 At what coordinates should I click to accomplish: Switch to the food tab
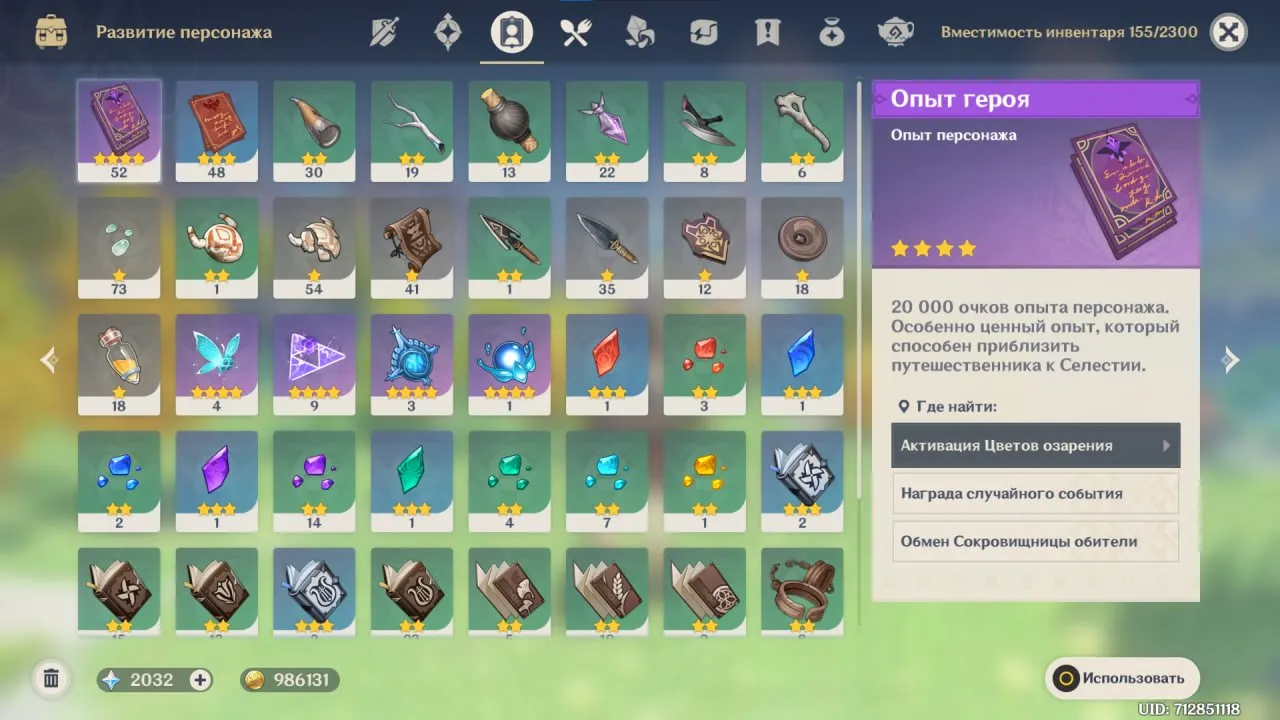point(575,33)
